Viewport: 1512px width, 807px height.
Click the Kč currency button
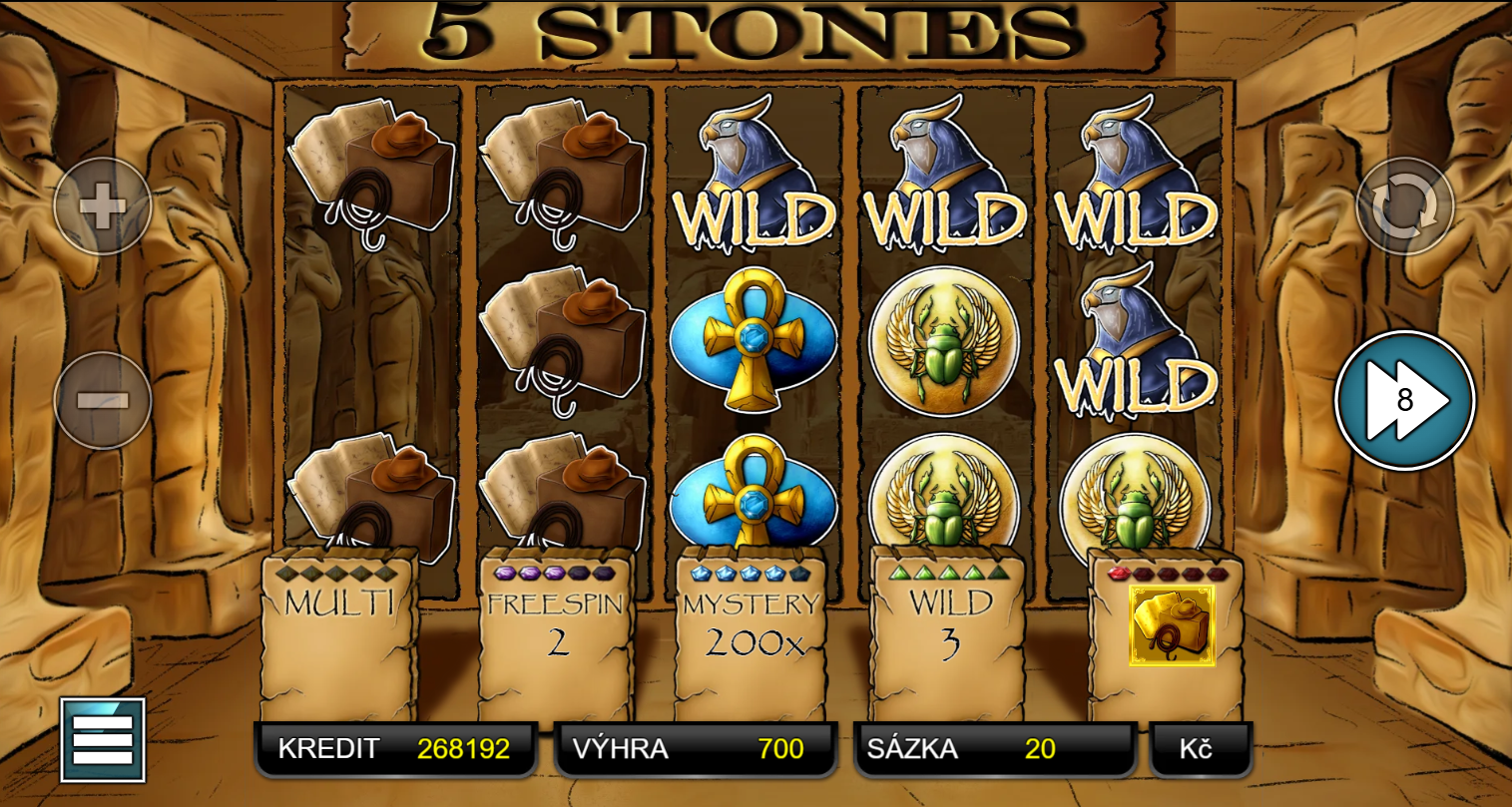click(1199, 749)
